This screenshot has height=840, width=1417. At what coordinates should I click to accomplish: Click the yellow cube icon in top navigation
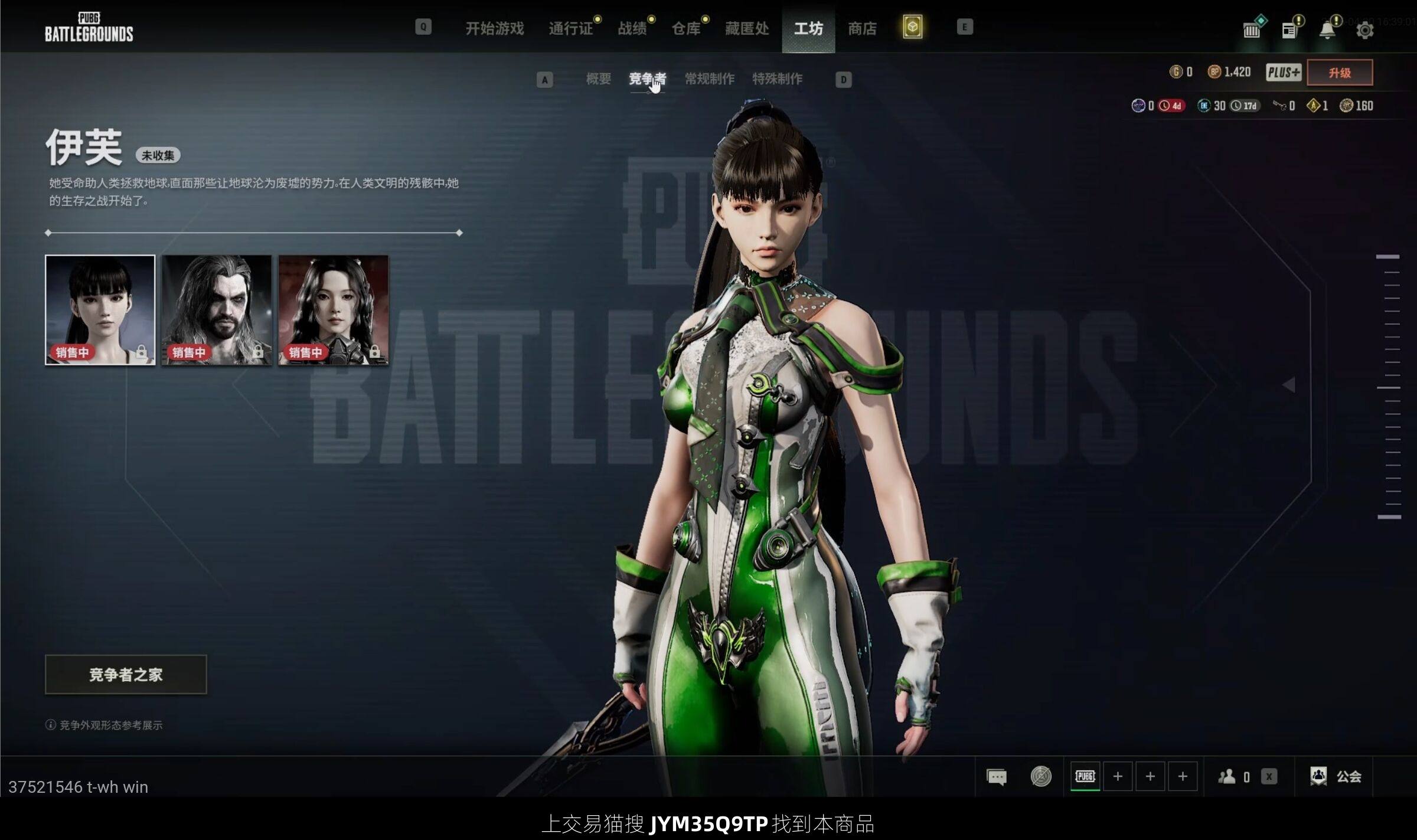pos(912,27)
